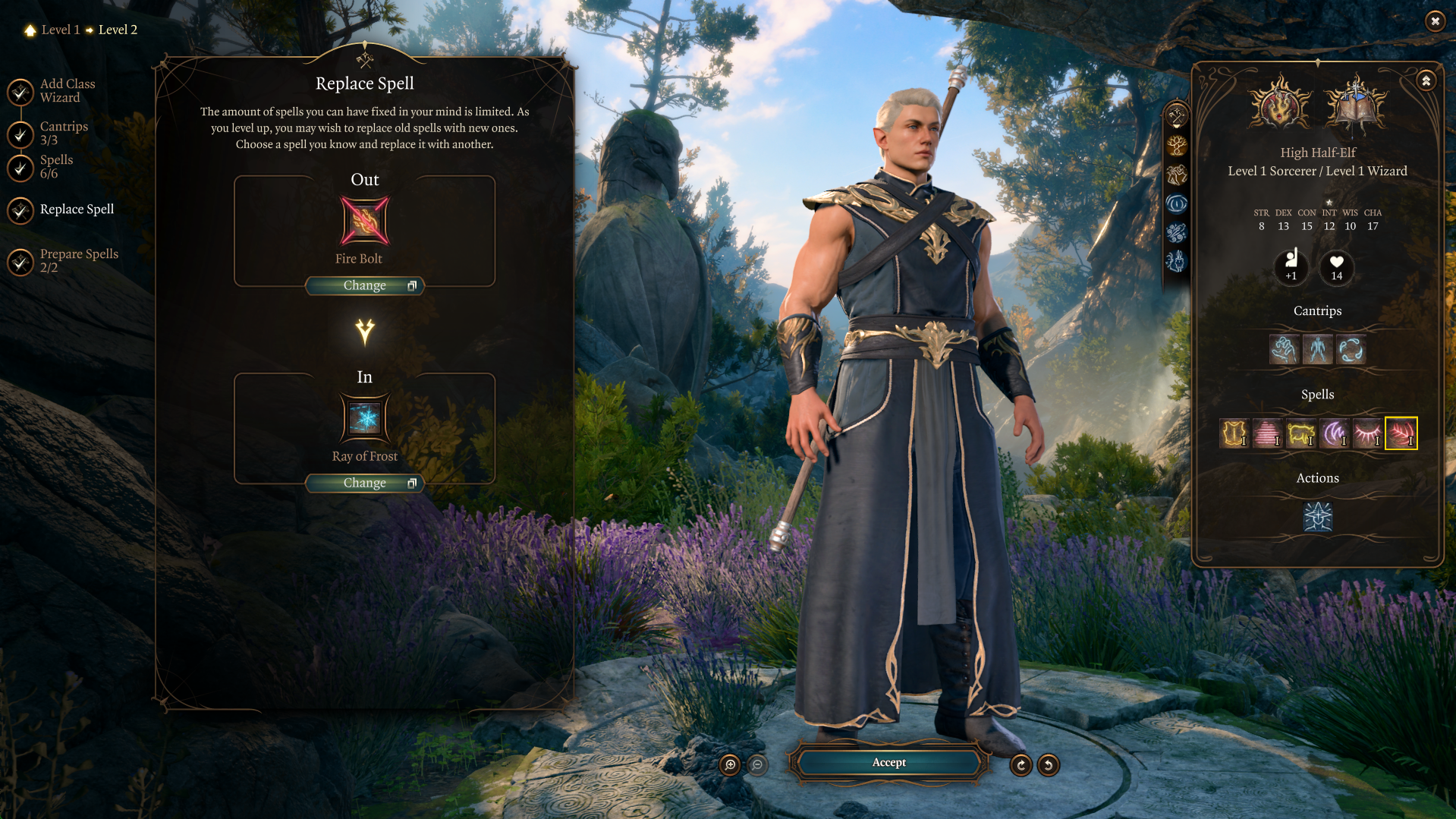Image resolution: width=1456 pixels, height=819 pixels.
Task: Zoom out on the character model
Action: click(x=757, y=765)
